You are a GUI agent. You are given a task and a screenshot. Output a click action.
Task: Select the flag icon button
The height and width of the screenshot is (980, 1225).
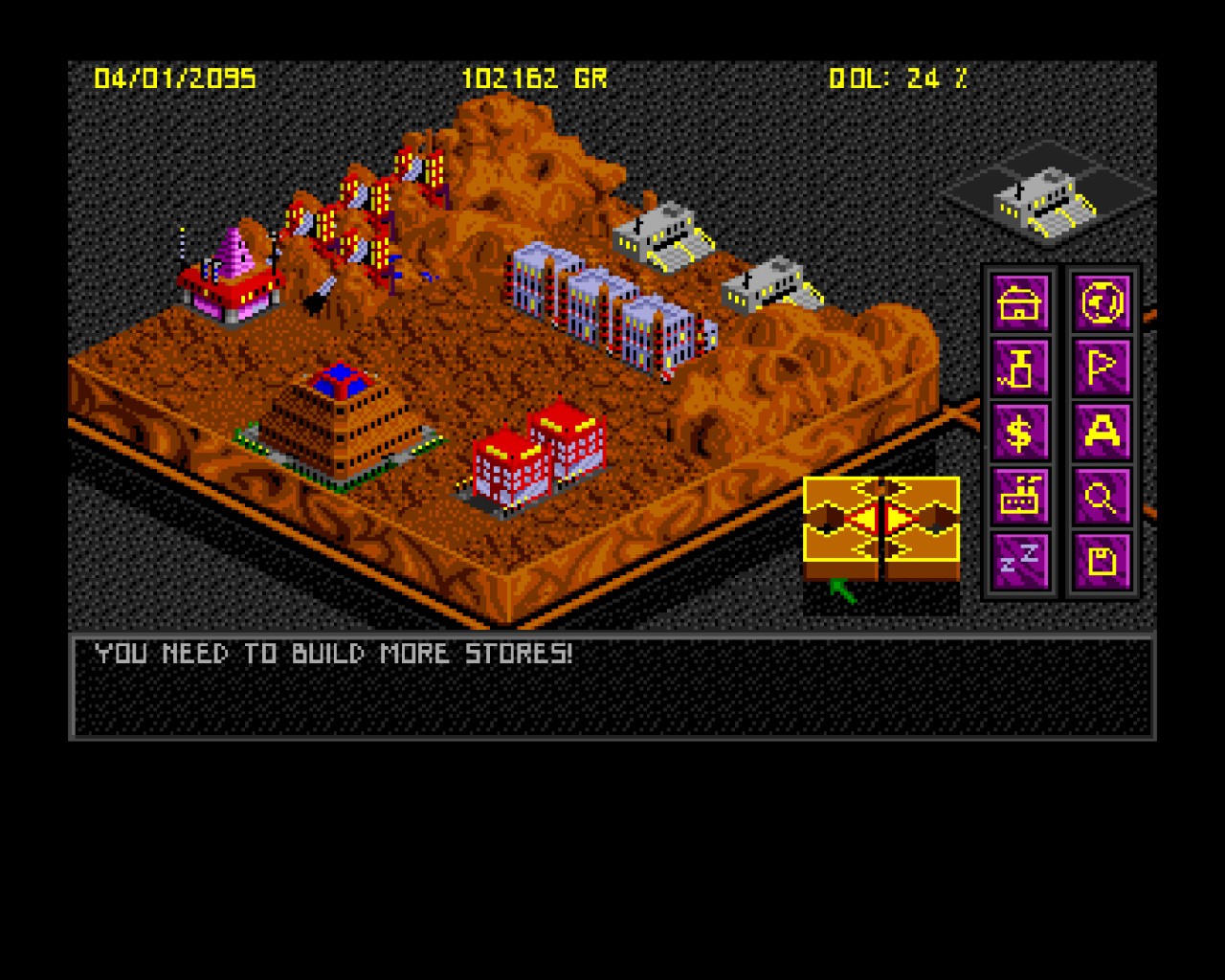point(1102,368)
